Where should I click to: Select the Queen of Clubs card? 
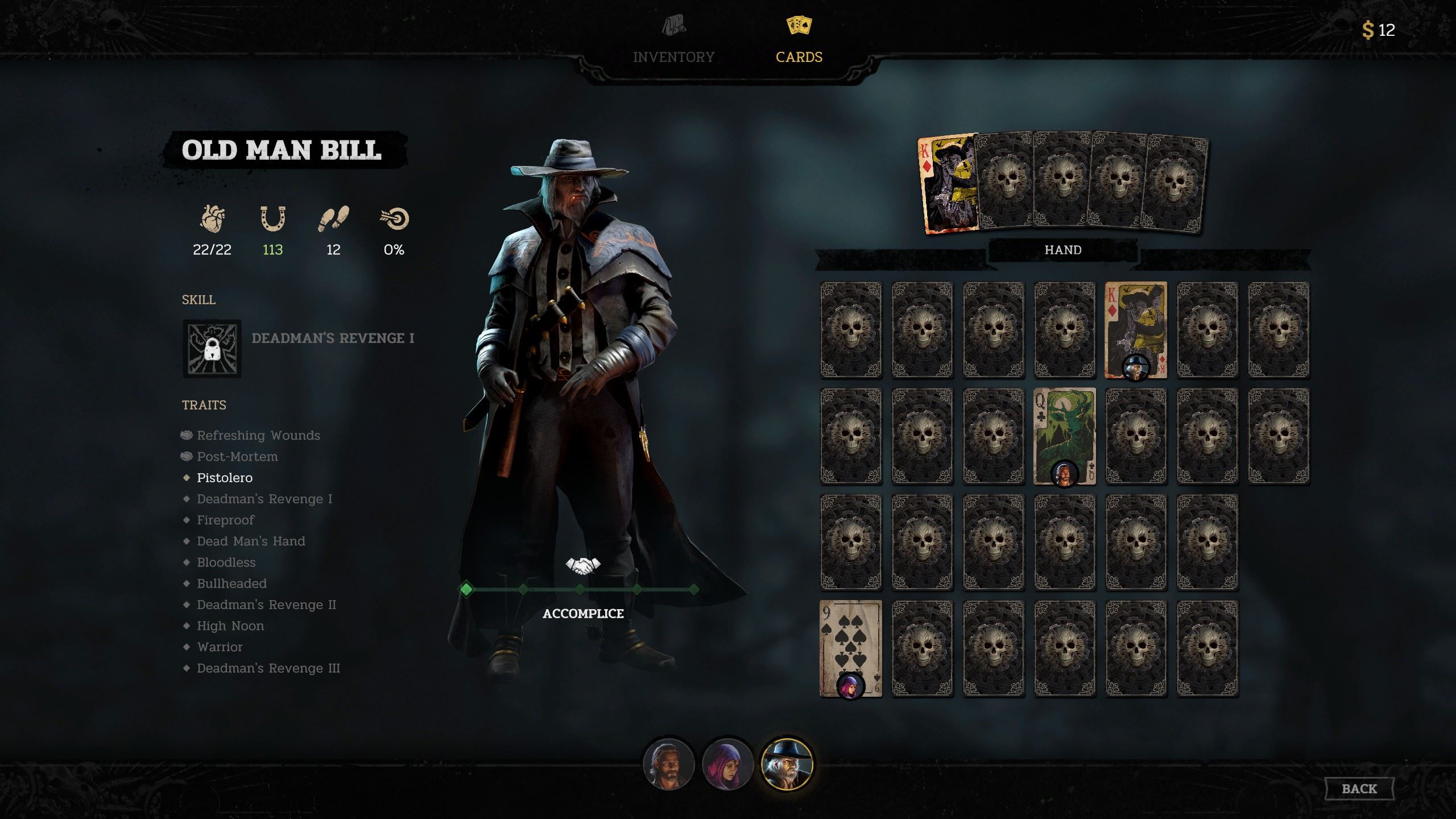[1064, 436]
